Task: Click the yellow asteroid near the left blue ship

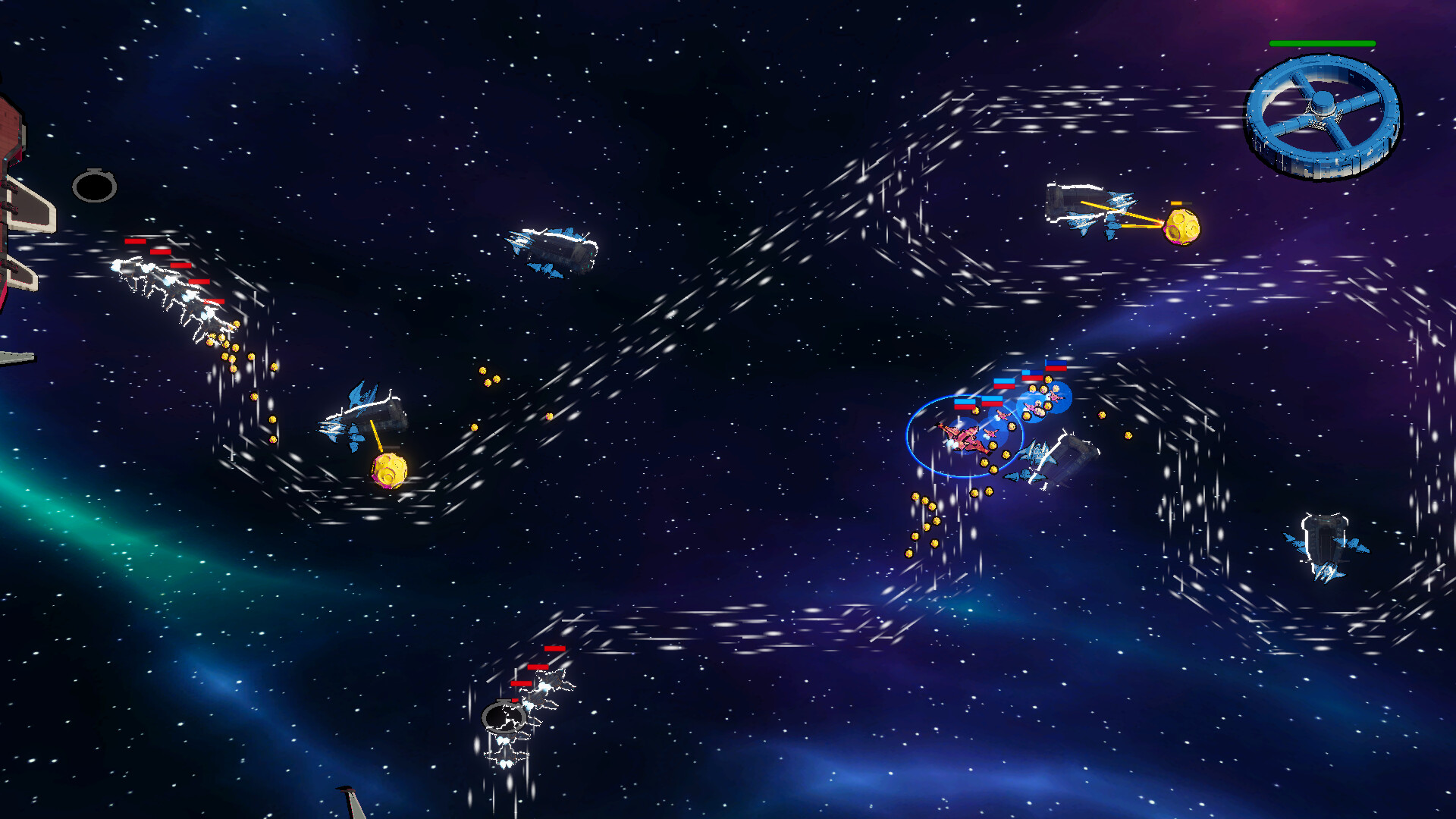Action: pos(388,472)
